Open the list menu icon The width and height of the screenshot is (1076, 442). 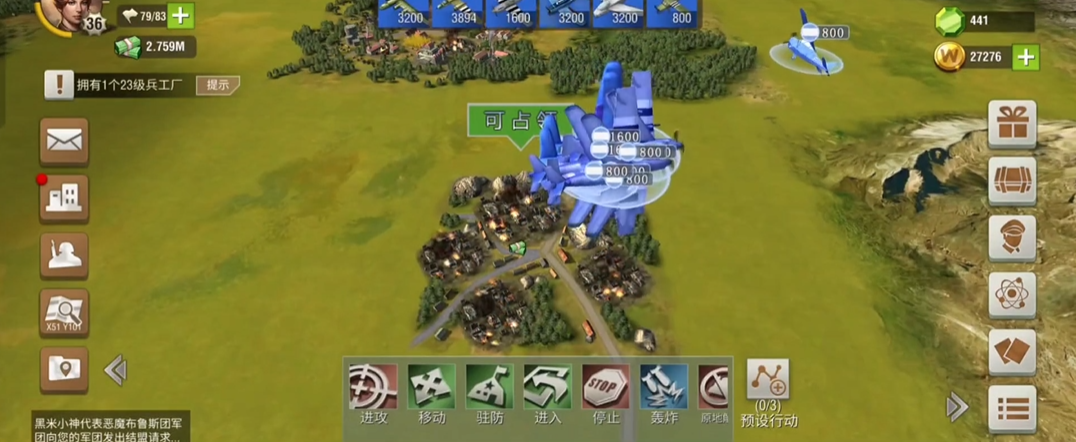(x=1012, y=409)
